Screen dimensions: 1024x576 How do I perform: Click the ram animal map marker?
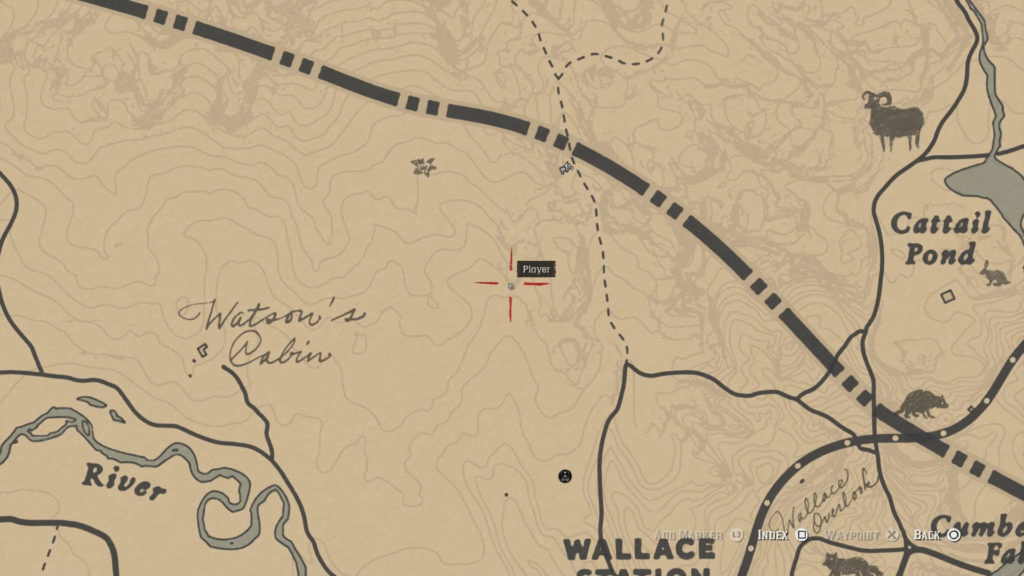[892, 120]
